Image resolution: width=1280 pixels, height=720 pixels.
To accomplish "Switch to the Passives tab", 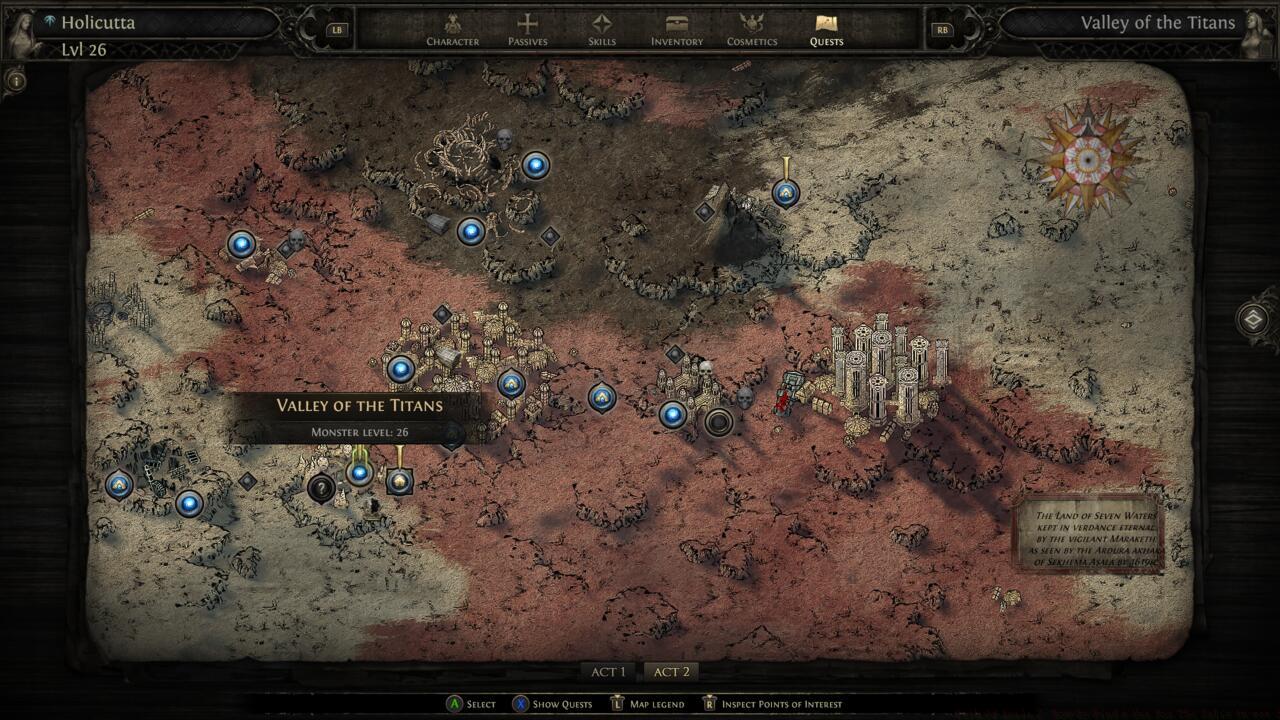I will coord(527,29).
